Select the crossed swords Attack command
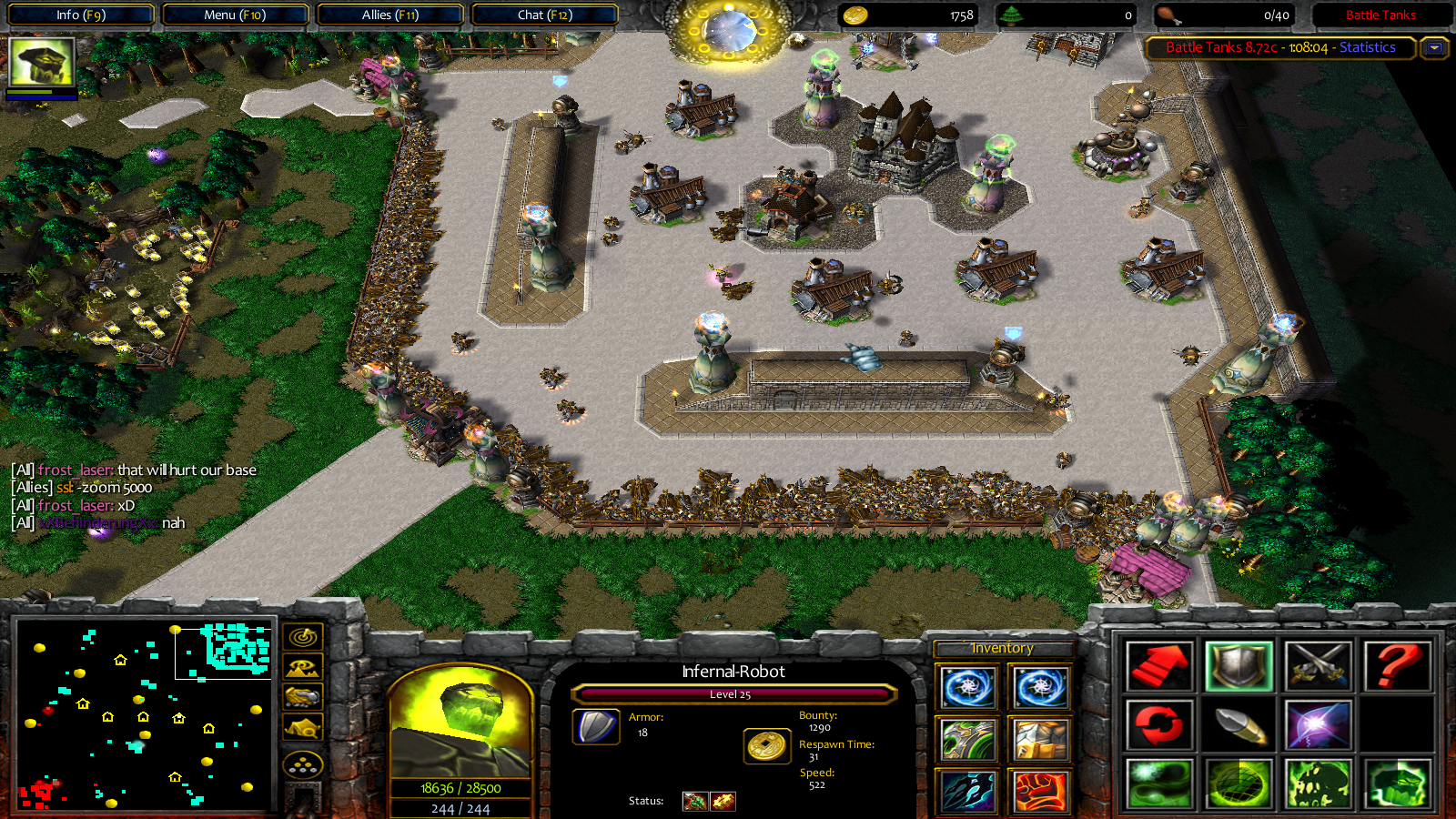The image size is (1456, 819). click(x=1317, y=666)
